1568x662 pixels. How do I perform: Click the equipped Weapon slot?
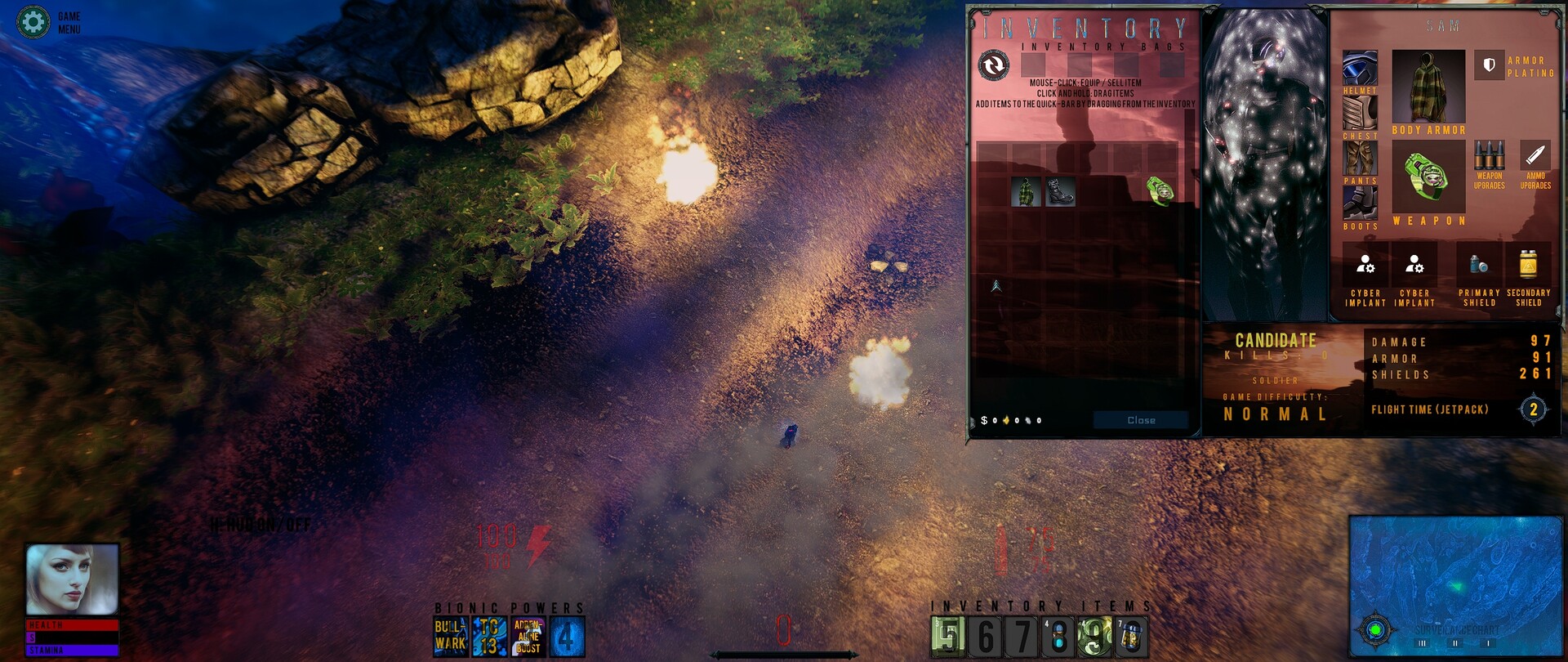tap(1428, 177)
